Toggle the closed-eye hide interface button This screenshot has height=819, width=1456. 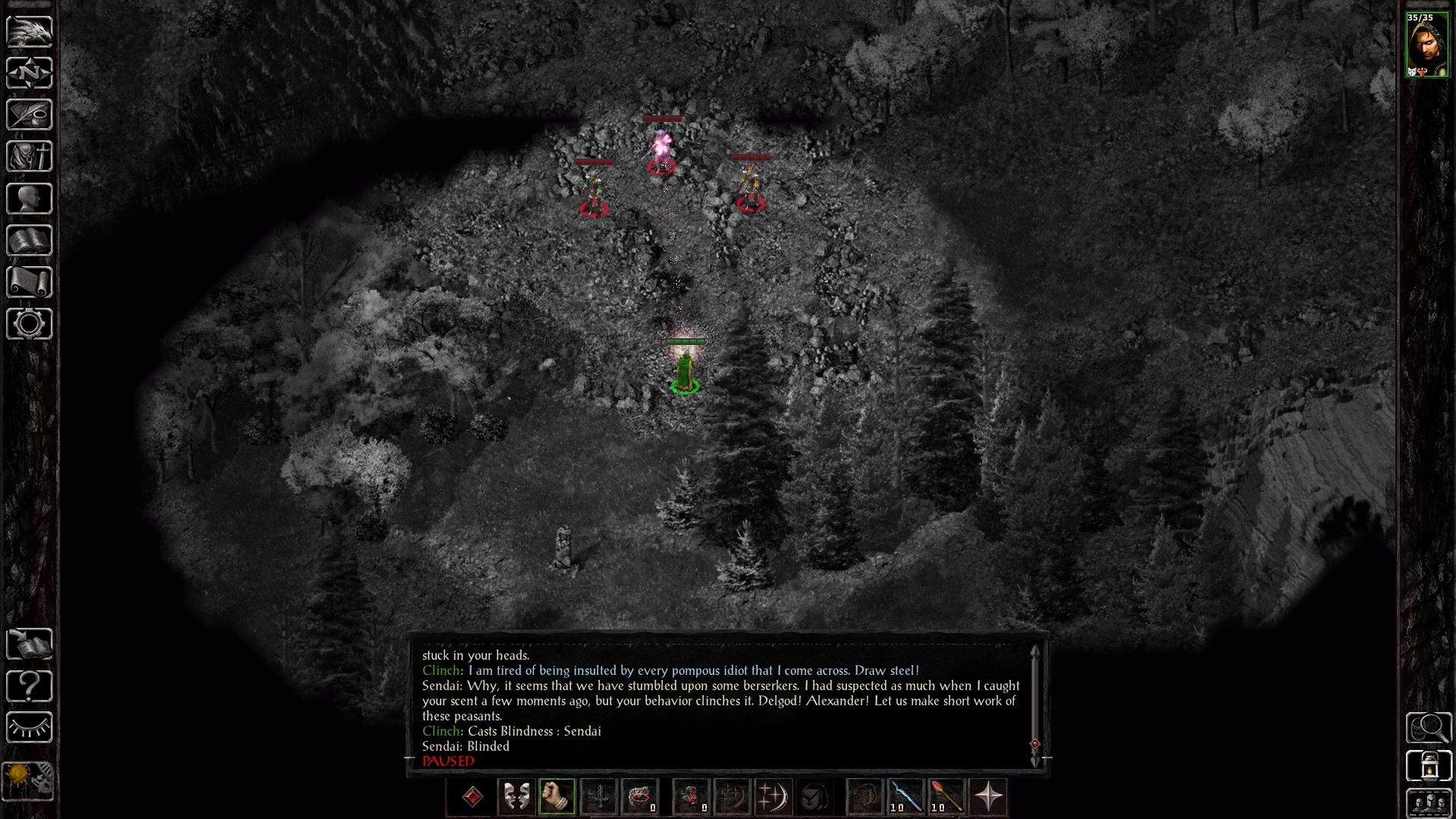click(x=30, y=728)
